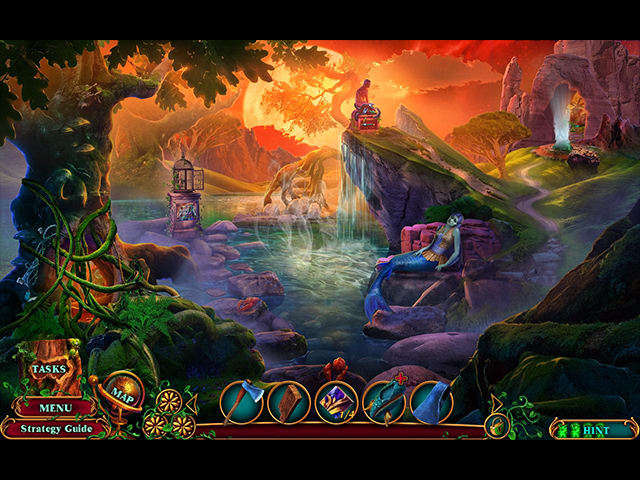Select the axe in inventory

pos(240,402)
